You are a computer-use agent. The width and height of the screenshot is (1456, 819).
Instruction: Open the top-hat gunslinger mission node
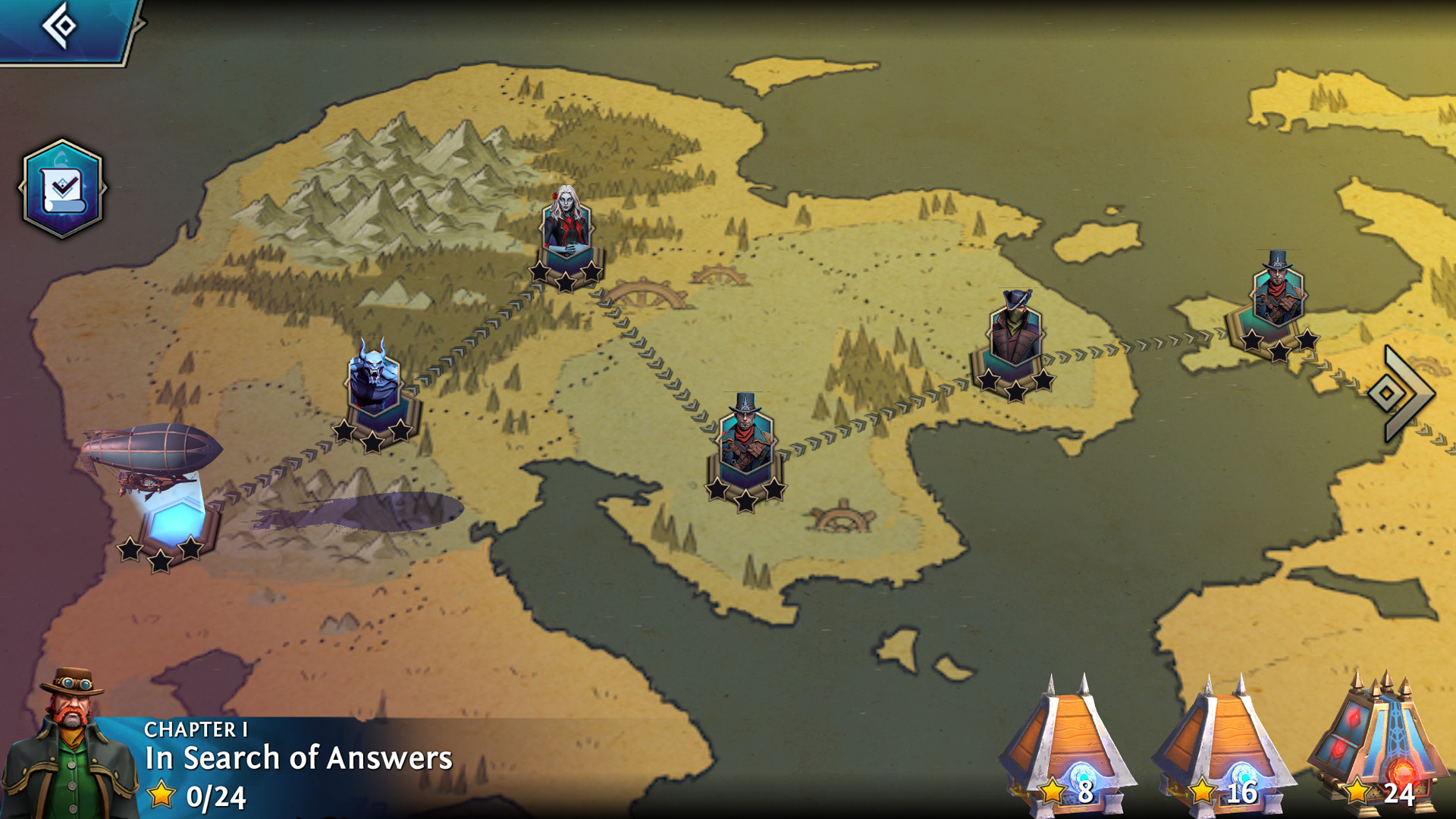[746, 436]
